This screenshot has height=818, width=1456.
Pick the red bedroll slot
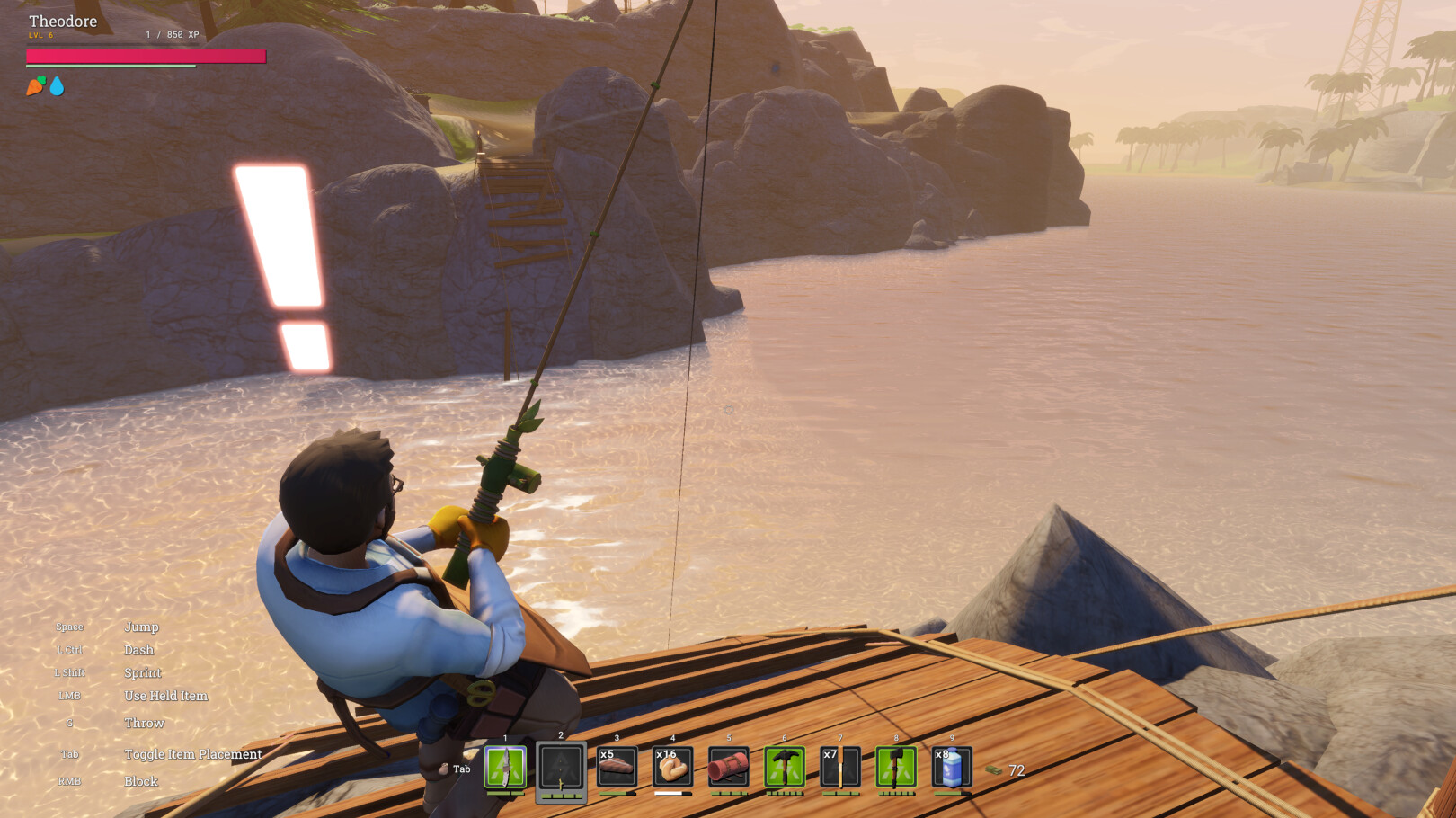click(x=728, y=768)
